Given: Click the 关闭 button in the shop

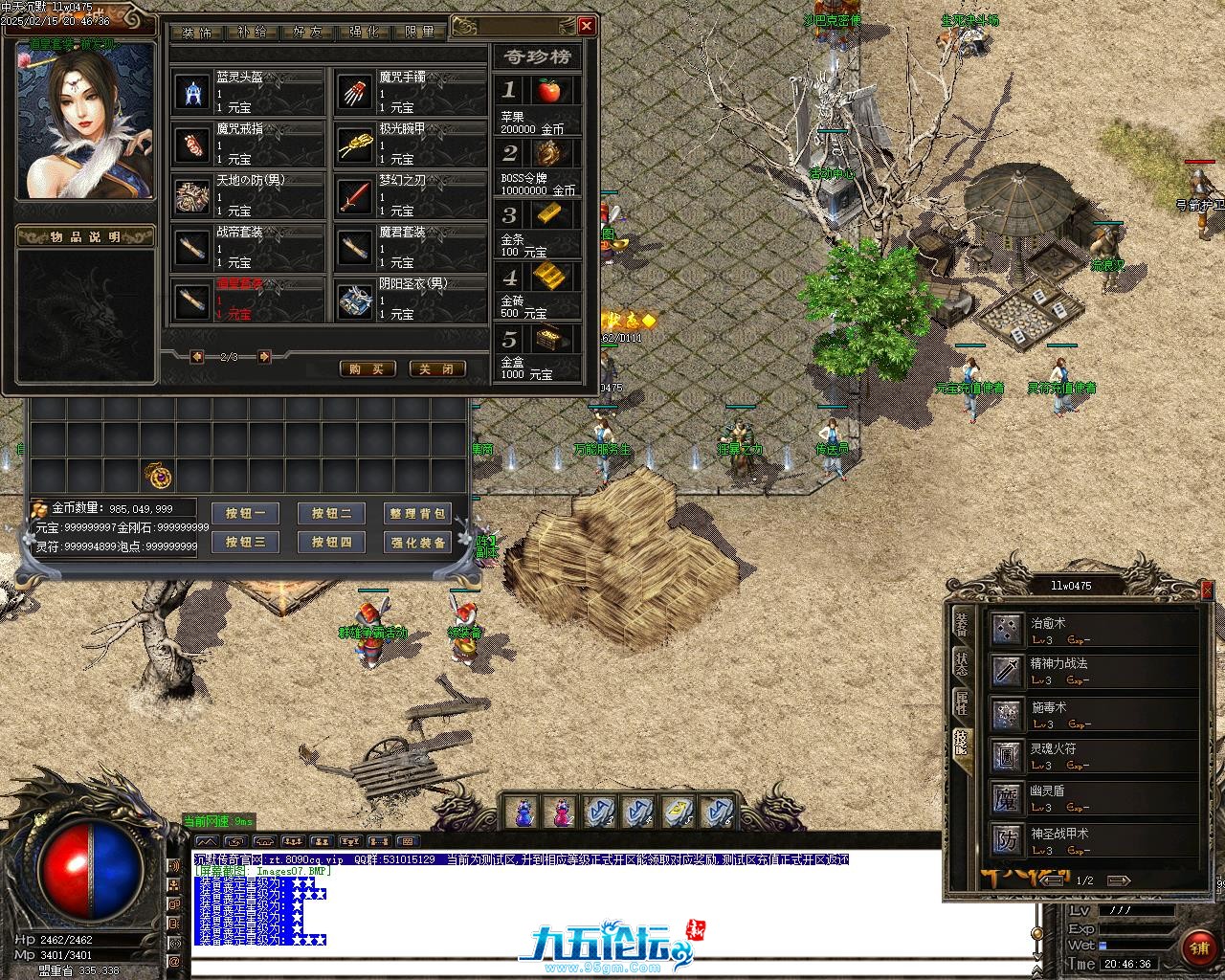Looking at the screenshot, I should click(x=437, y=369).
